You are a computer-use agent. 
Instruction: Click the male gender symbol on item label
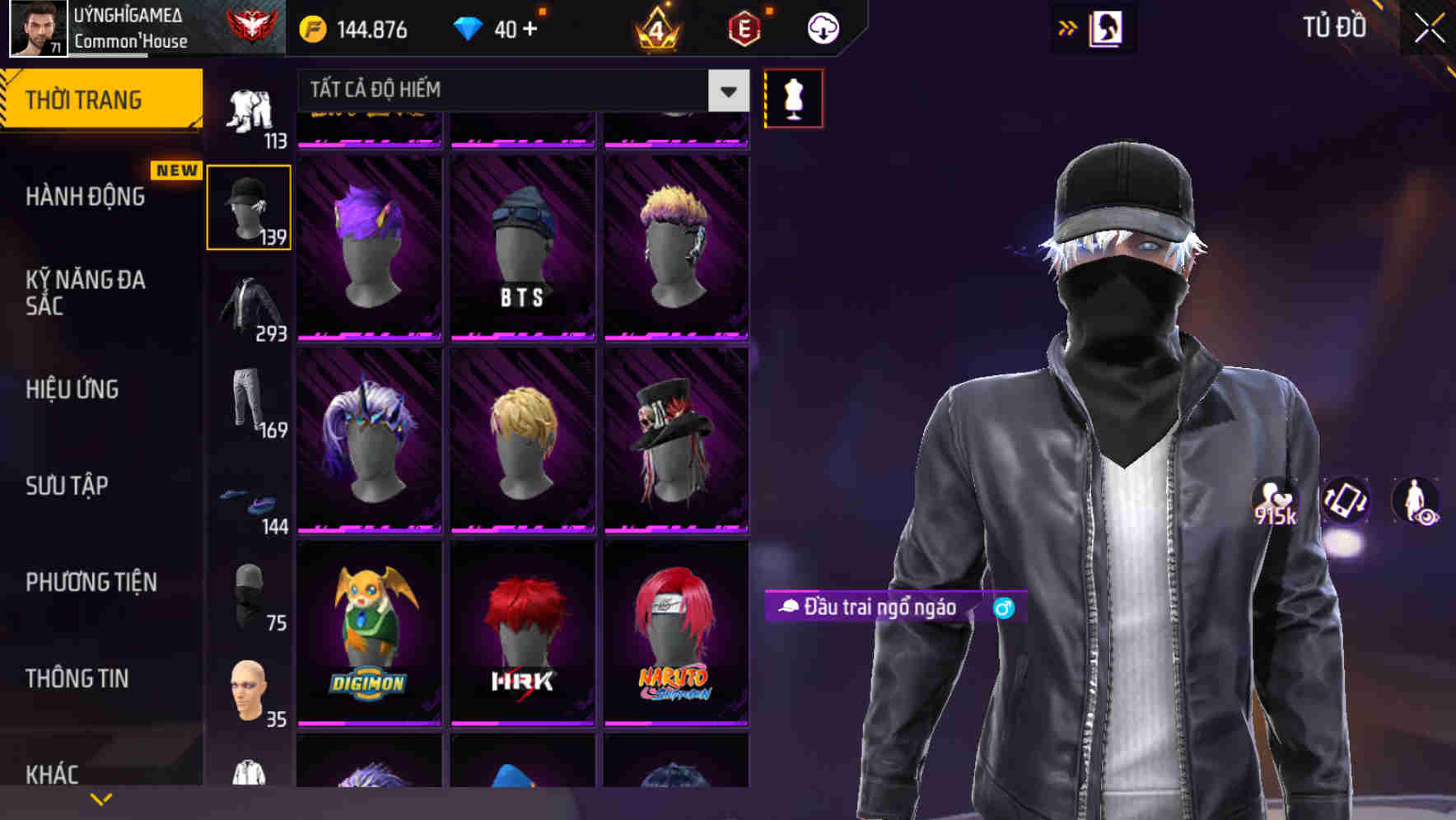coord(1003,608)
